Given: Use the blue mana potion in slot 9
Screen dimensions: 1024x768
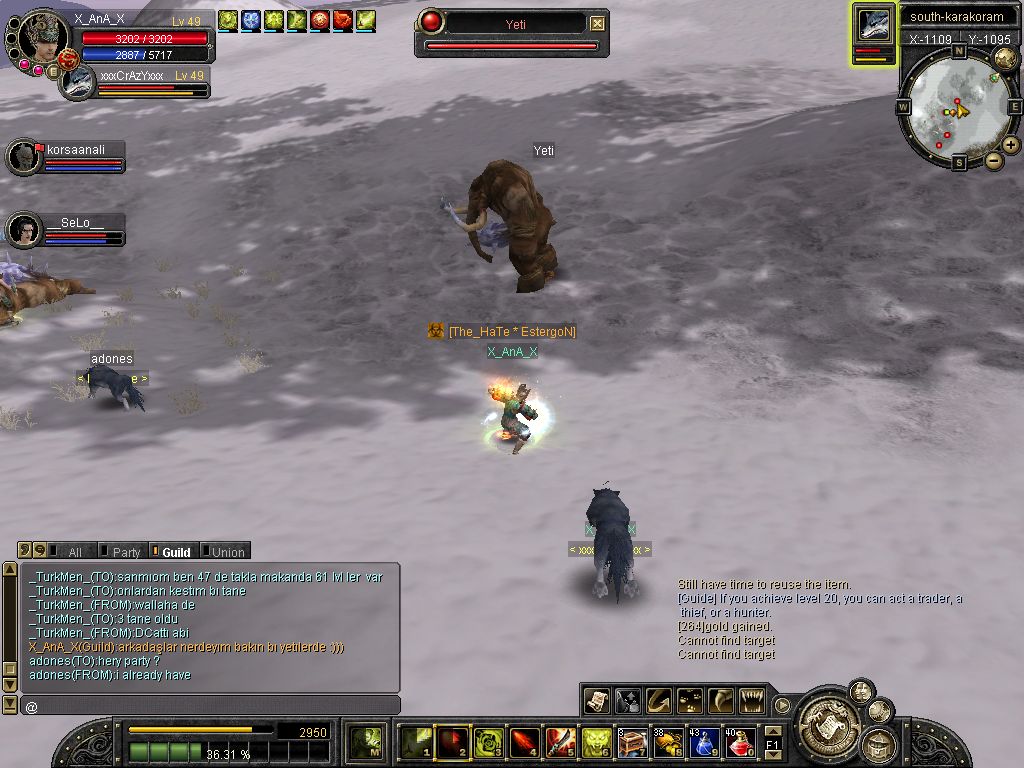Looking at the screenshot, I should click(x=705, y=743).
